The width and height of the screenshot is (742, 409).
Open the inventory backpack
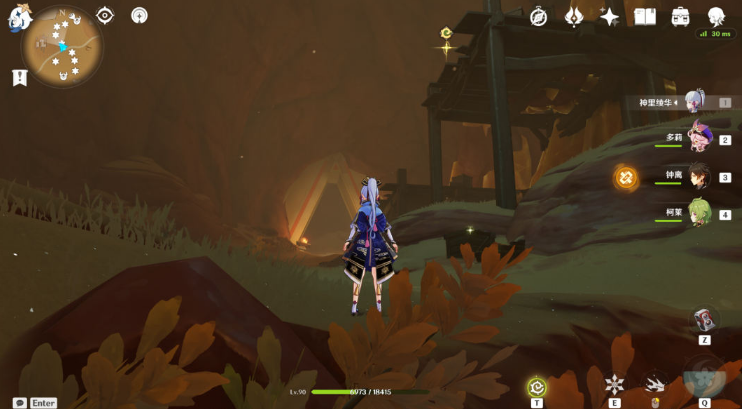point(681,16)
